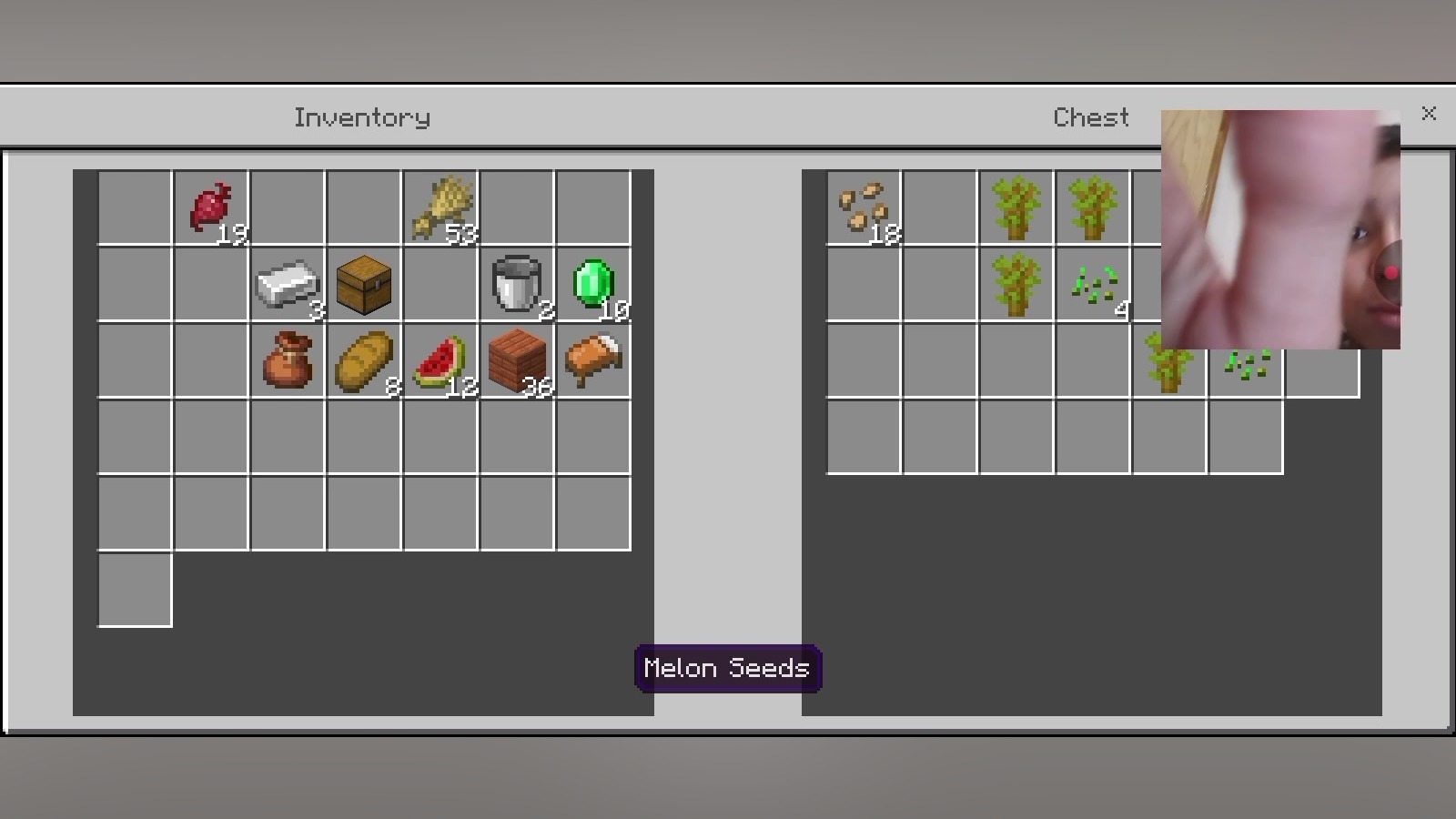Choose the chest item in inventory
1456x819 pixels.
pos(364,285)
